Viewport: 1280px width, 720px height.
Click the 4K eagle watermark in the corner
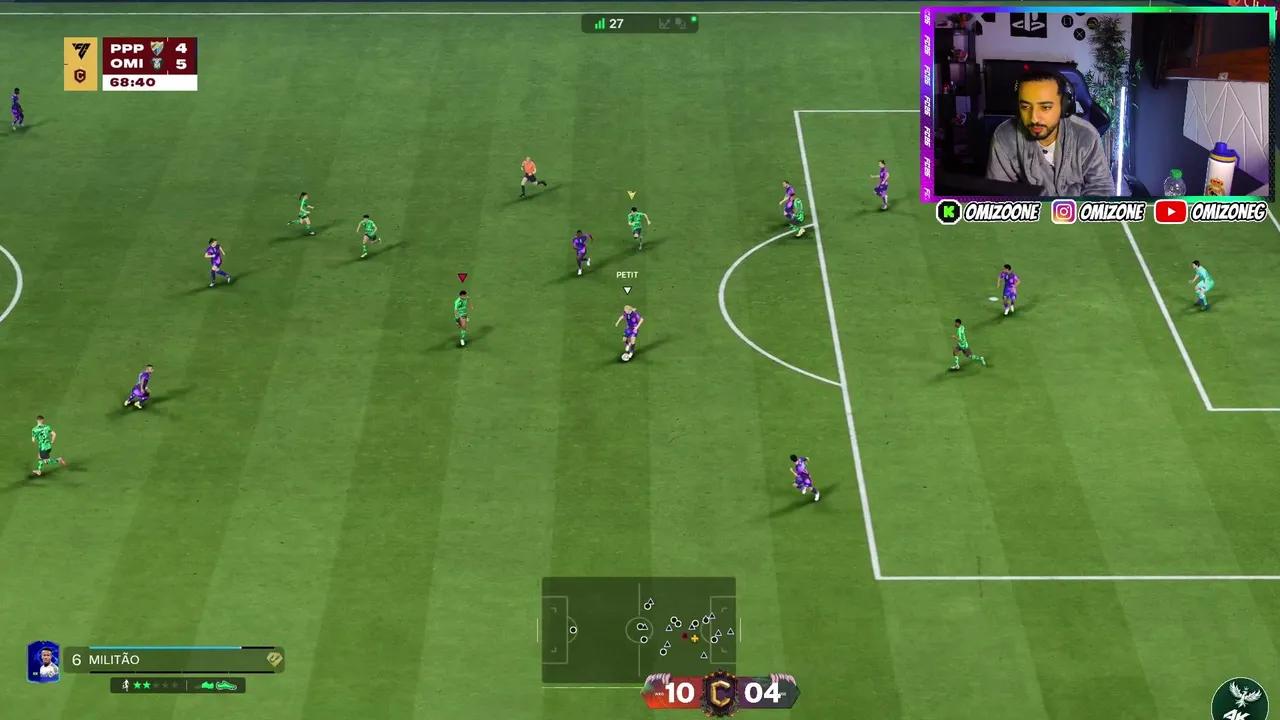point(1240,702)
